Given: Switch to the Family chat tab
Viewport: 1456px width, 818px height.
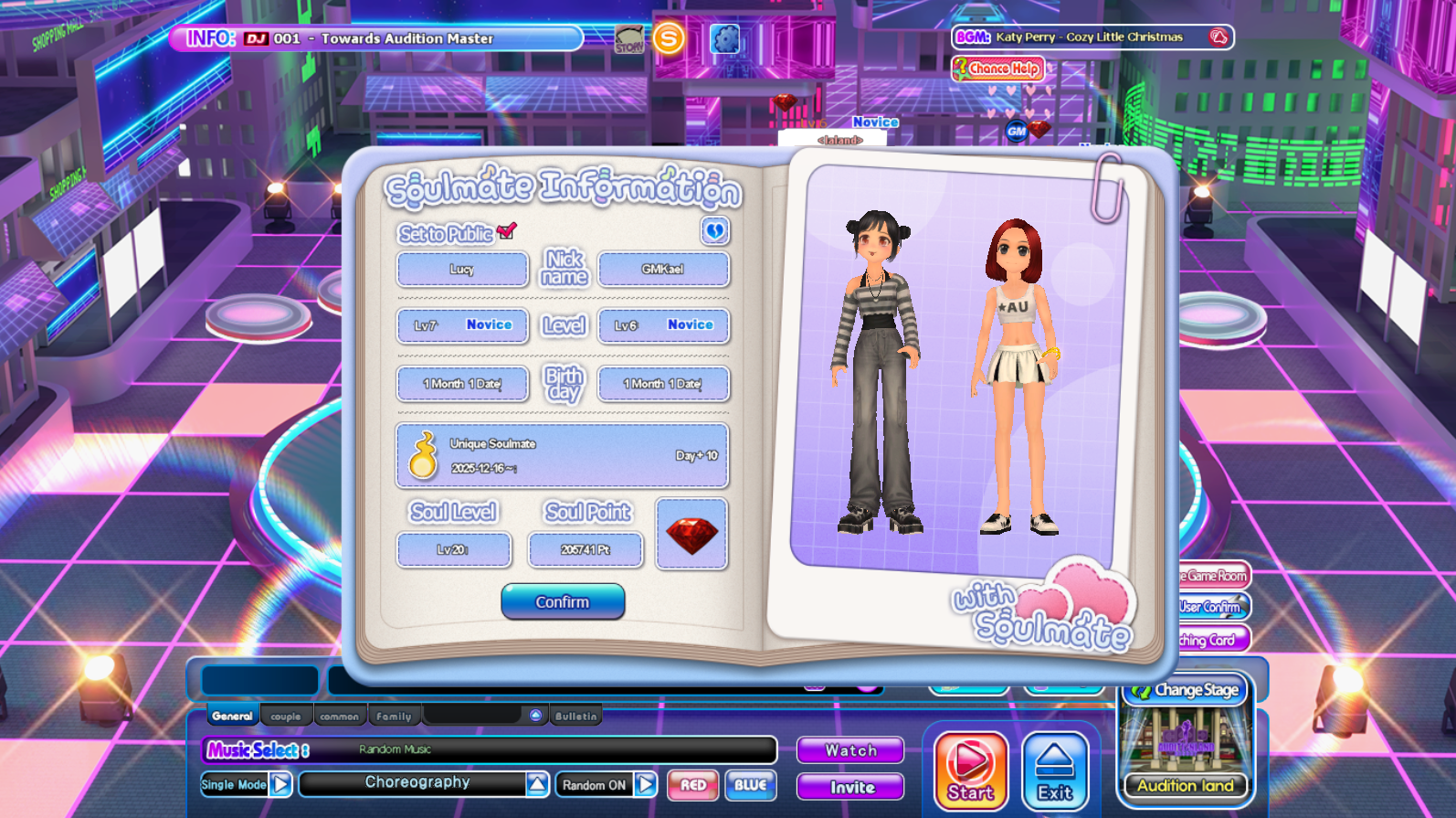Looking at the screenshot, I should tap(394, 717).
